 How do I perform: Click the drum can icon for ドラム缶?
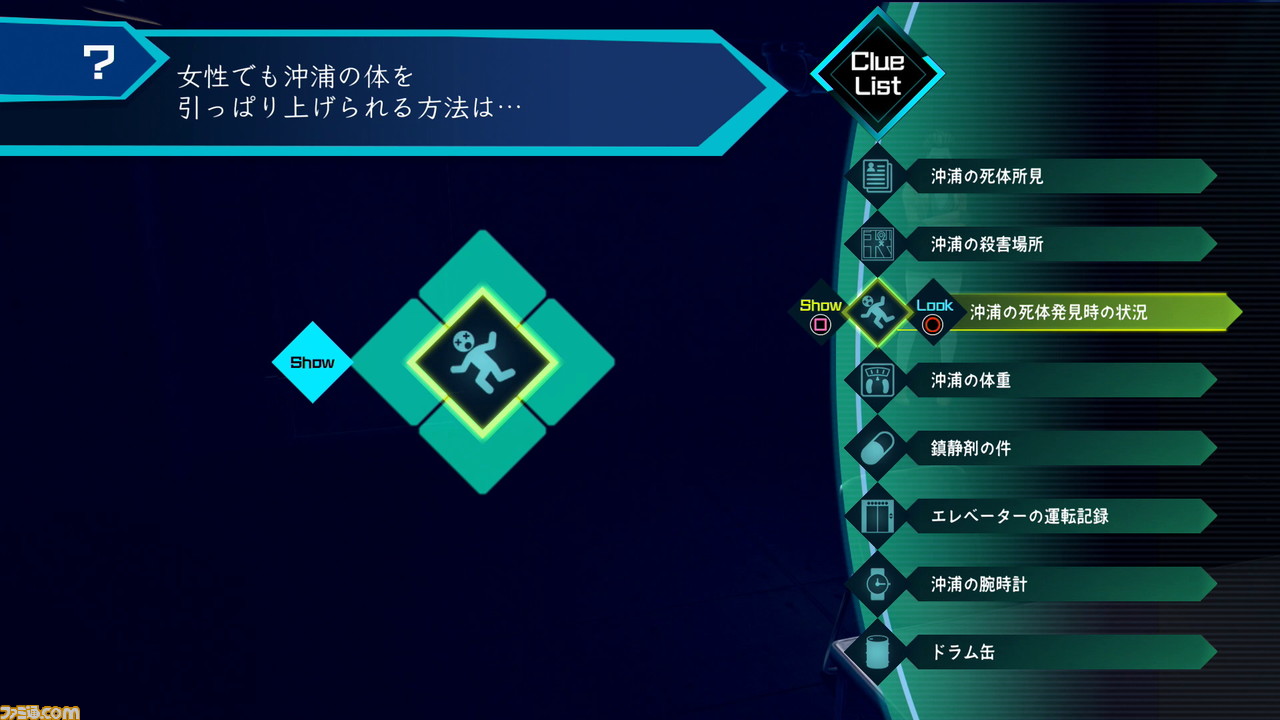[x=878, y=652]
